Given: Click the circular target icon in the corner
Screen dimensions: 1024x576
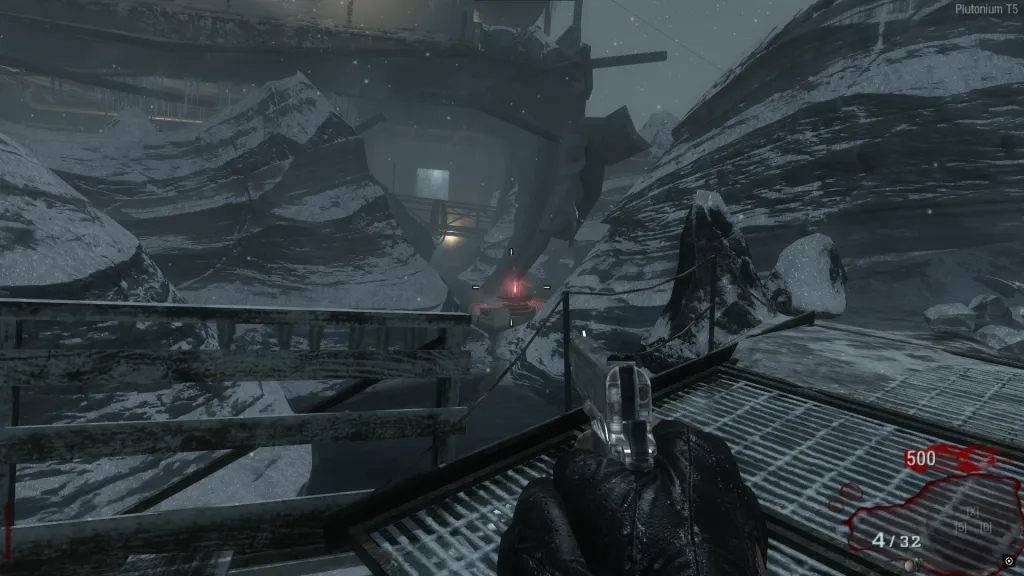Looking at the screenshot, I should tap(1008, 561).
